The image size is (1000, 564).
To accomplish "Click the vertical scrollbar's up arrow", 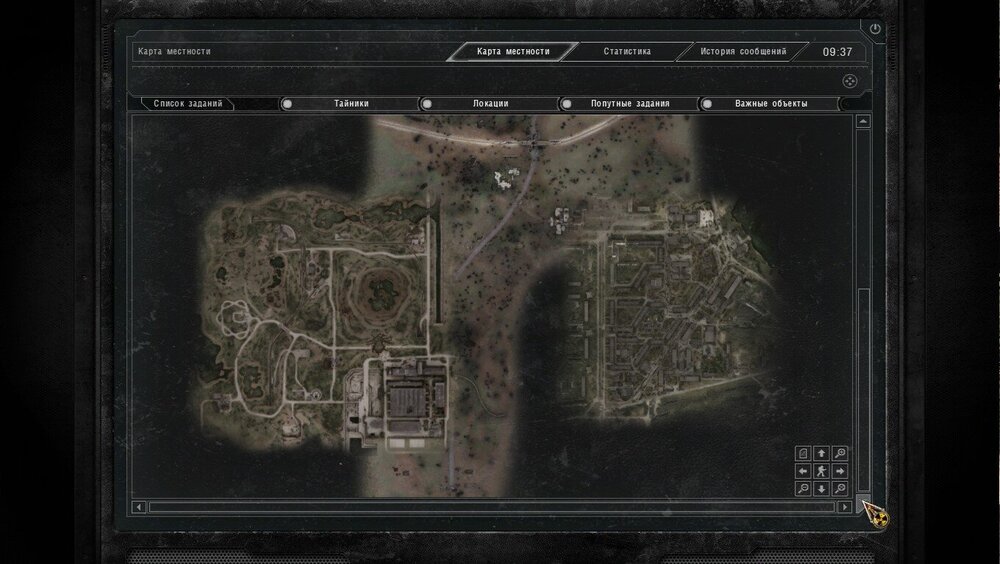I will 863,122.
